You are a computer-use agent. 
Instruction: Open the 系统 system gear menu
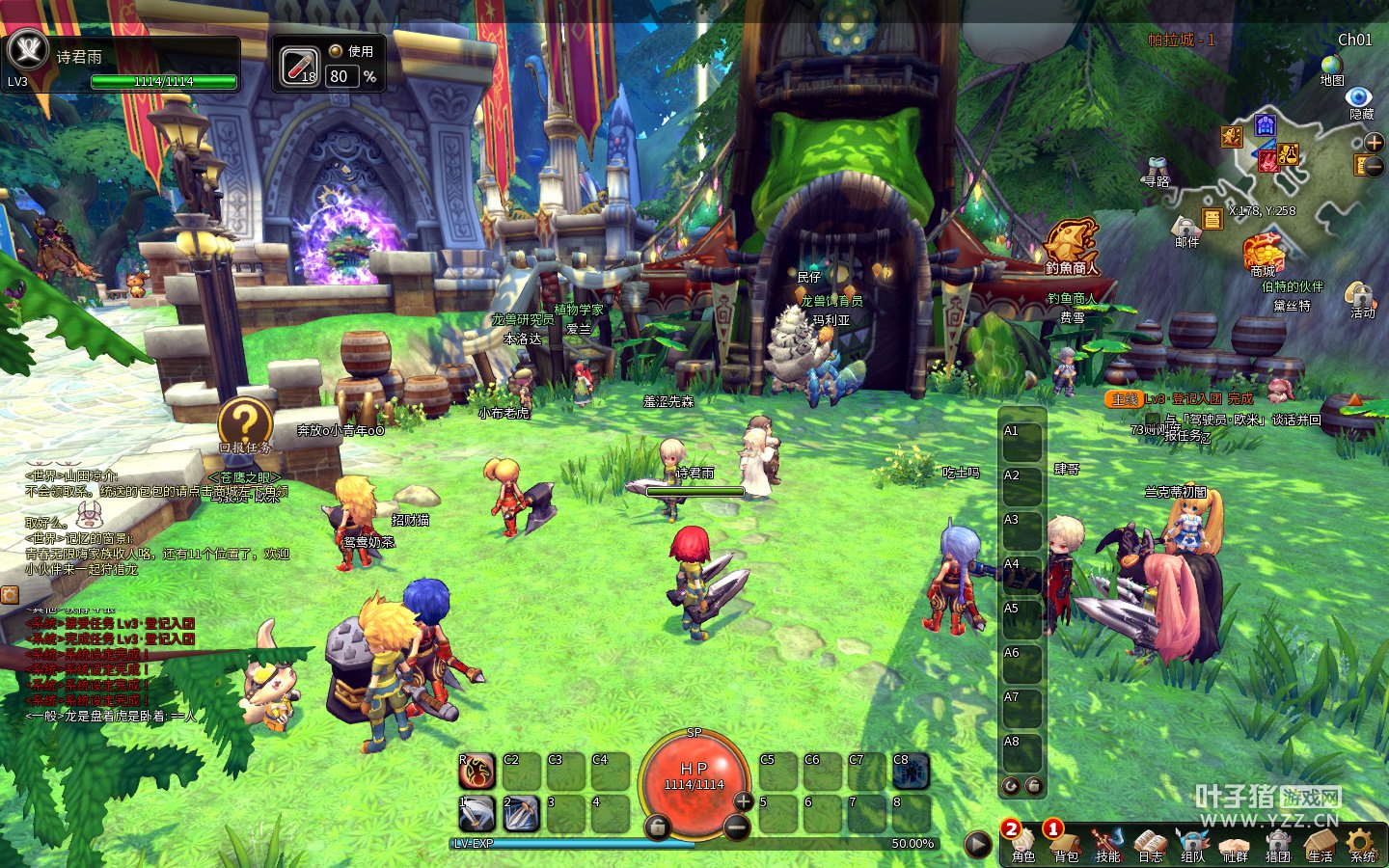click(1362, 844)
